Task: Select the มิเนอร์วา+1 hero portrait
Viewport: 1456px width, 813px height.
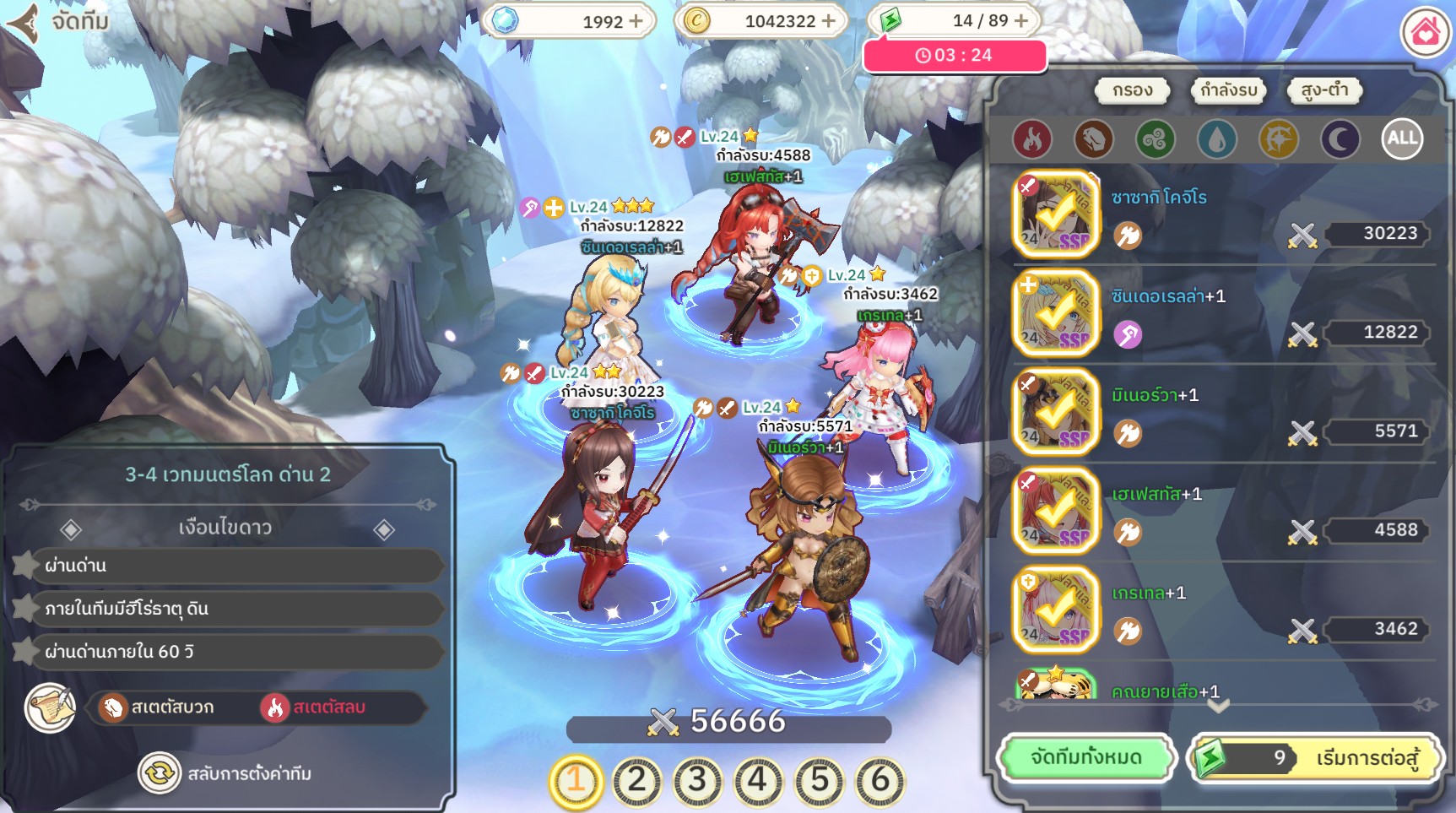Action: (1055, 412)
